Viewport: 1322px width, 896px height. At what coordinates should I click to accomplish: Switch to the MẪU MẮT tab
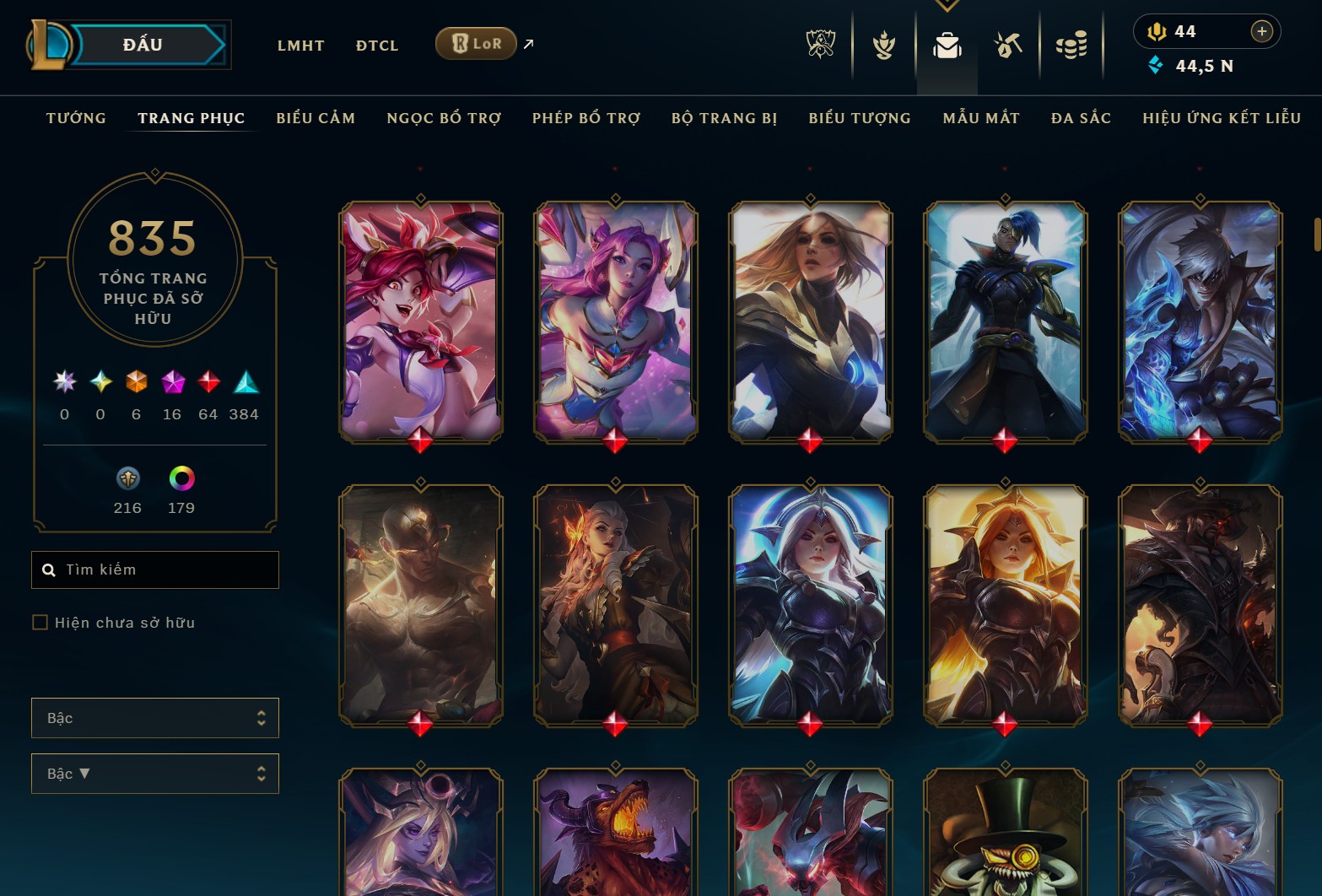point(981,118)
